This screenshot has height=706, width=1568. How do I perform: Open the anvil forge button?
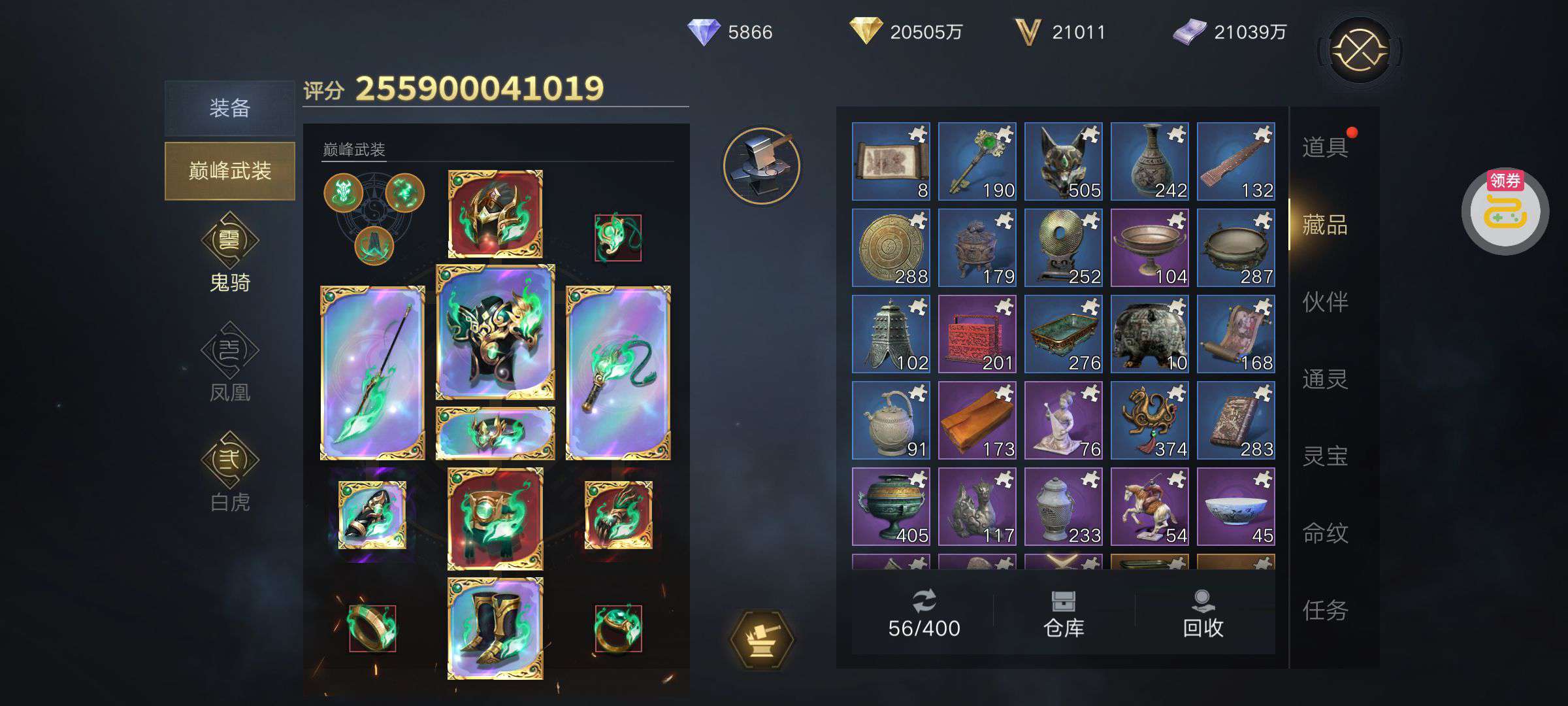pyautogui.click(x=762, y=165)
